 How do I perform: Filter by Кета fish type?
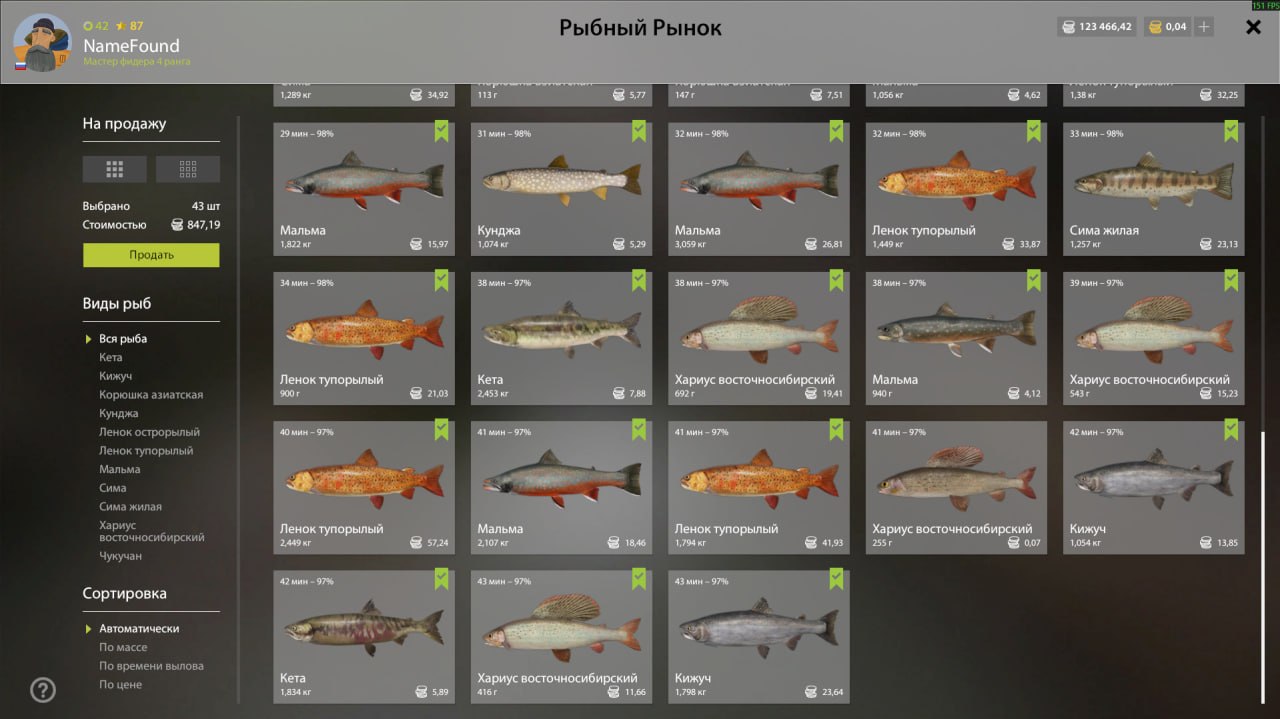point(111,357)
